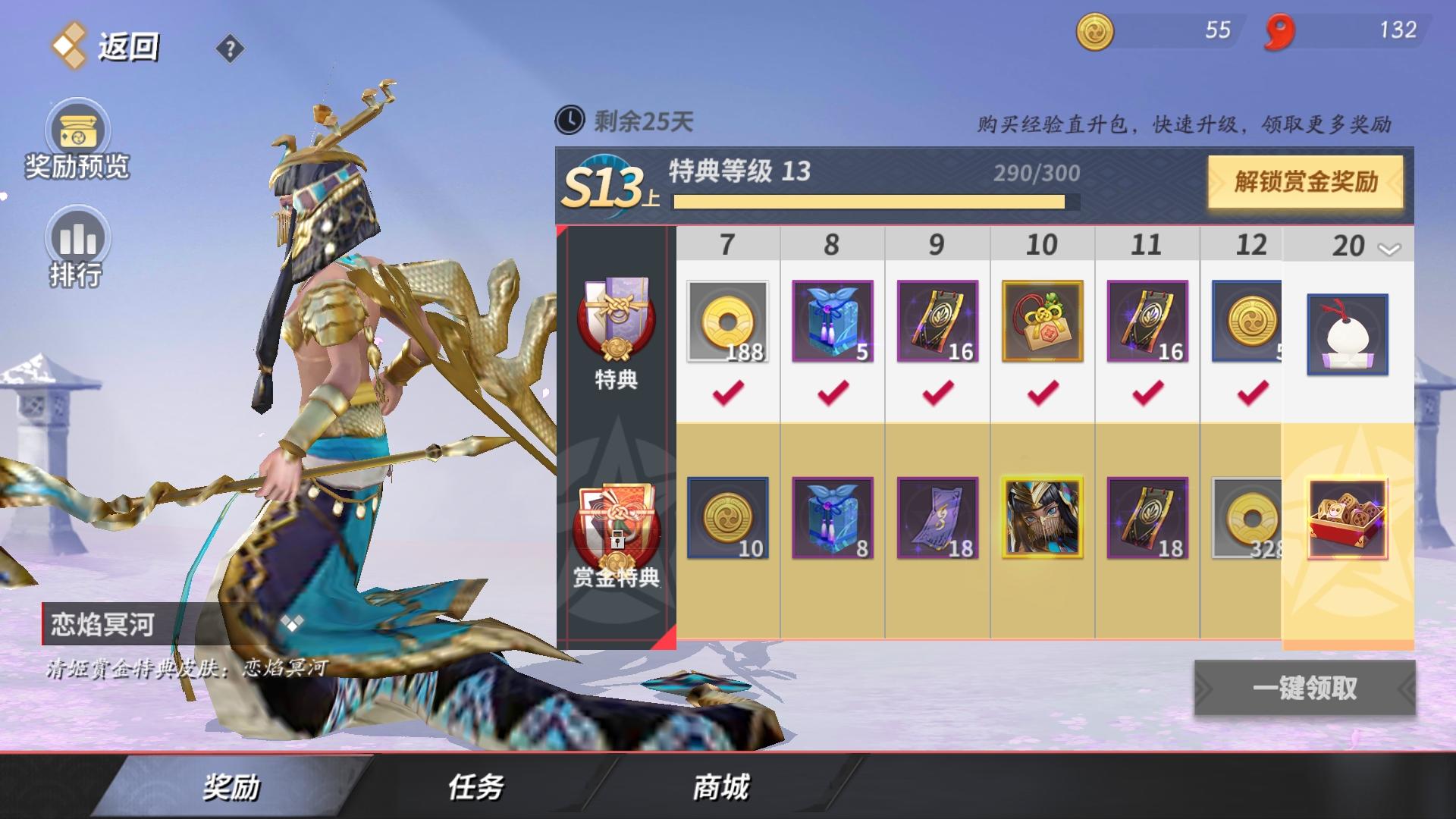Click the checkmark under level 10 reward
Viewport: 1456px width, 819px height.
pyautogui.click(x=1042, y=394)
